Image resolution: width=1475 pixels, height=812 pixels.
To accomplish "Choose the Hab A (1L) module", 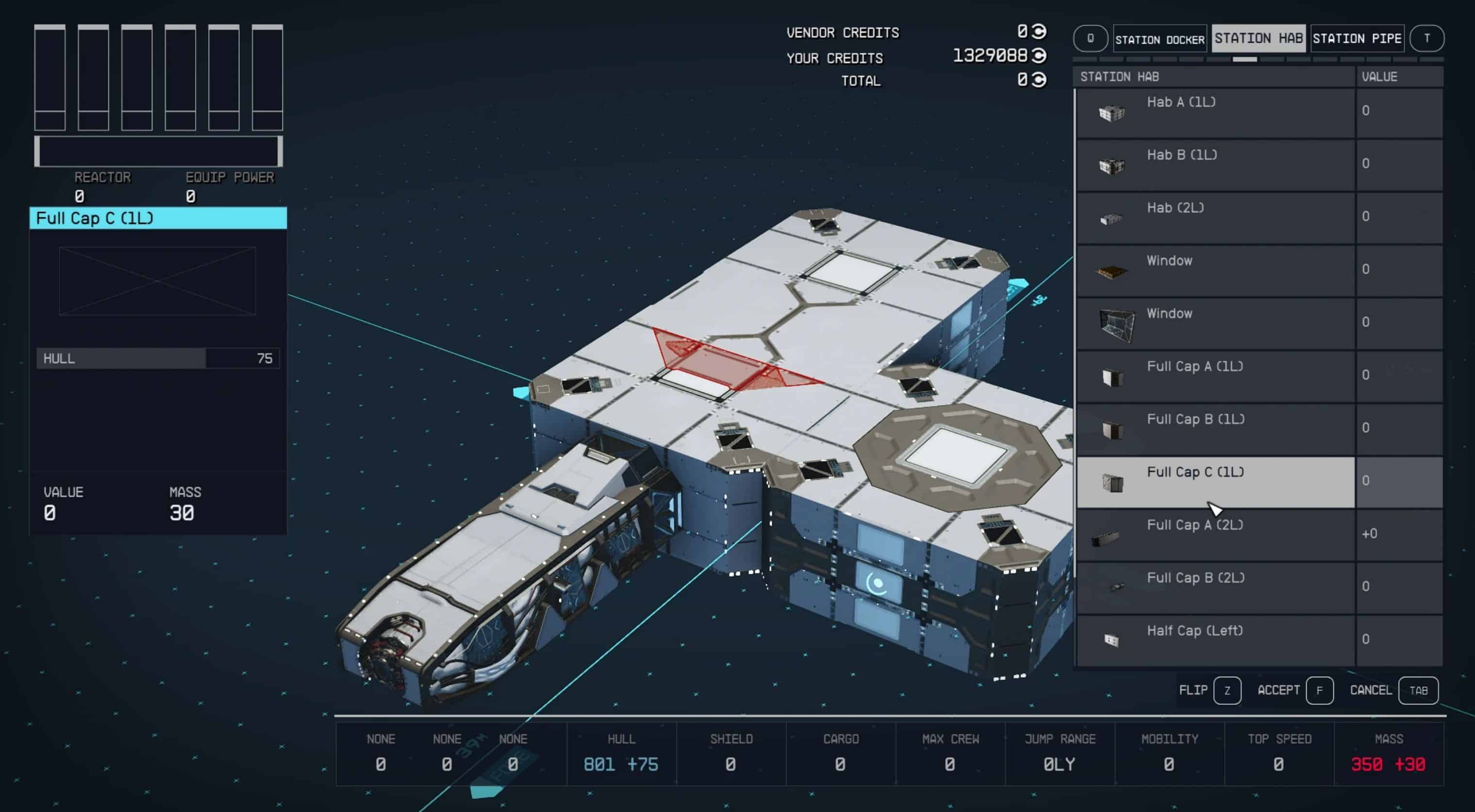I will 1215,112.
